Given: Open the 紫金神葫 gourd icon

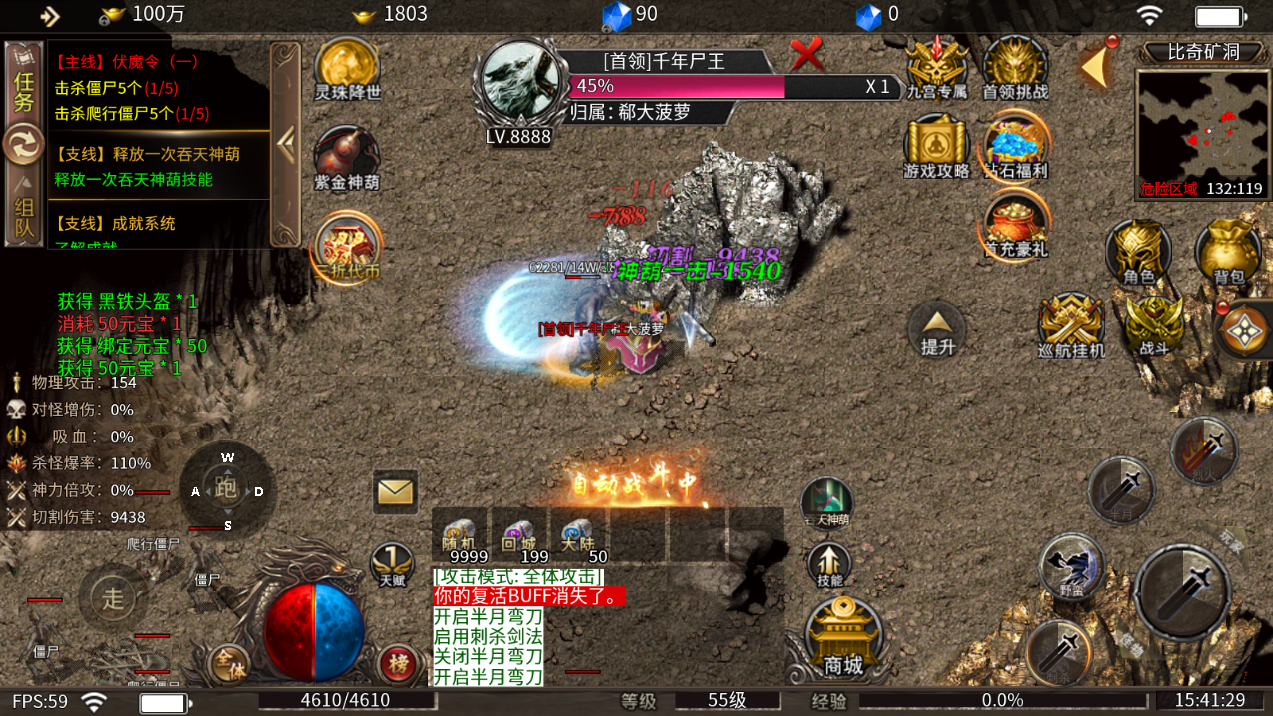Looking at the screenshot, I should pyautogui.click(x=347, y=158).
